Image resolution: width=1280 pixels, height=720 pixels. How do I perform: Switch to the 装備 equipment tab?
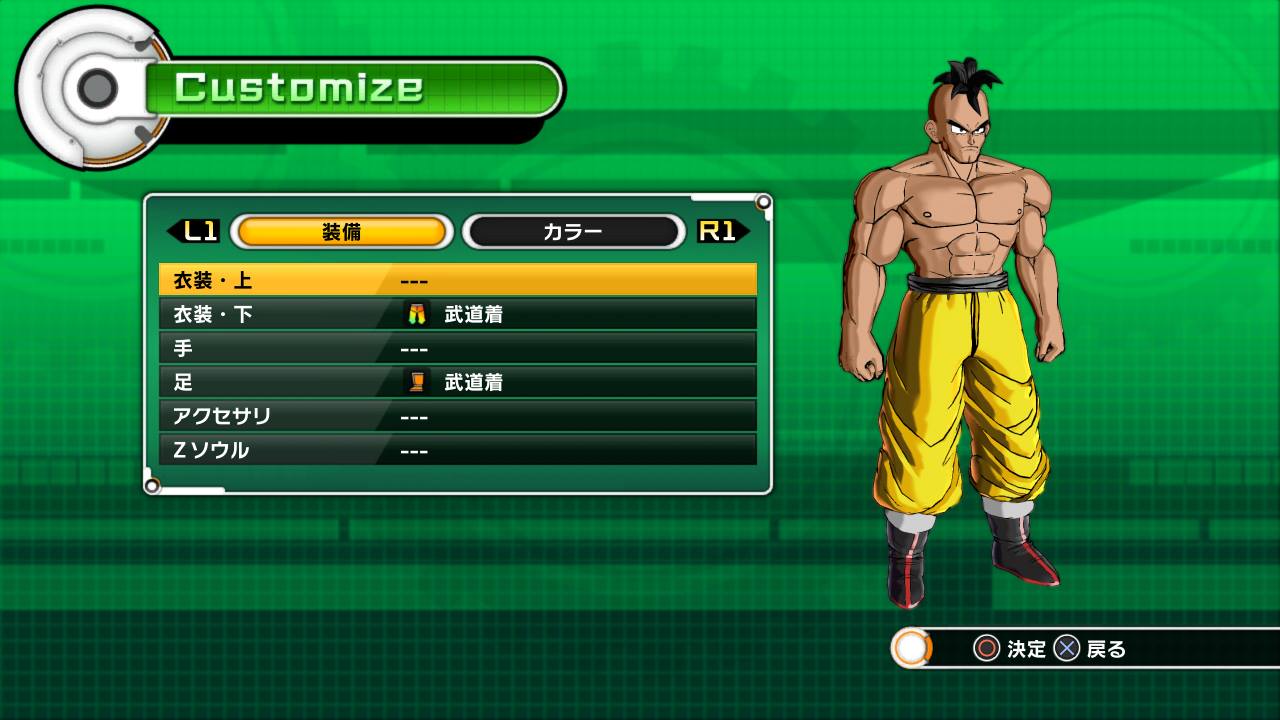(340, 231)
